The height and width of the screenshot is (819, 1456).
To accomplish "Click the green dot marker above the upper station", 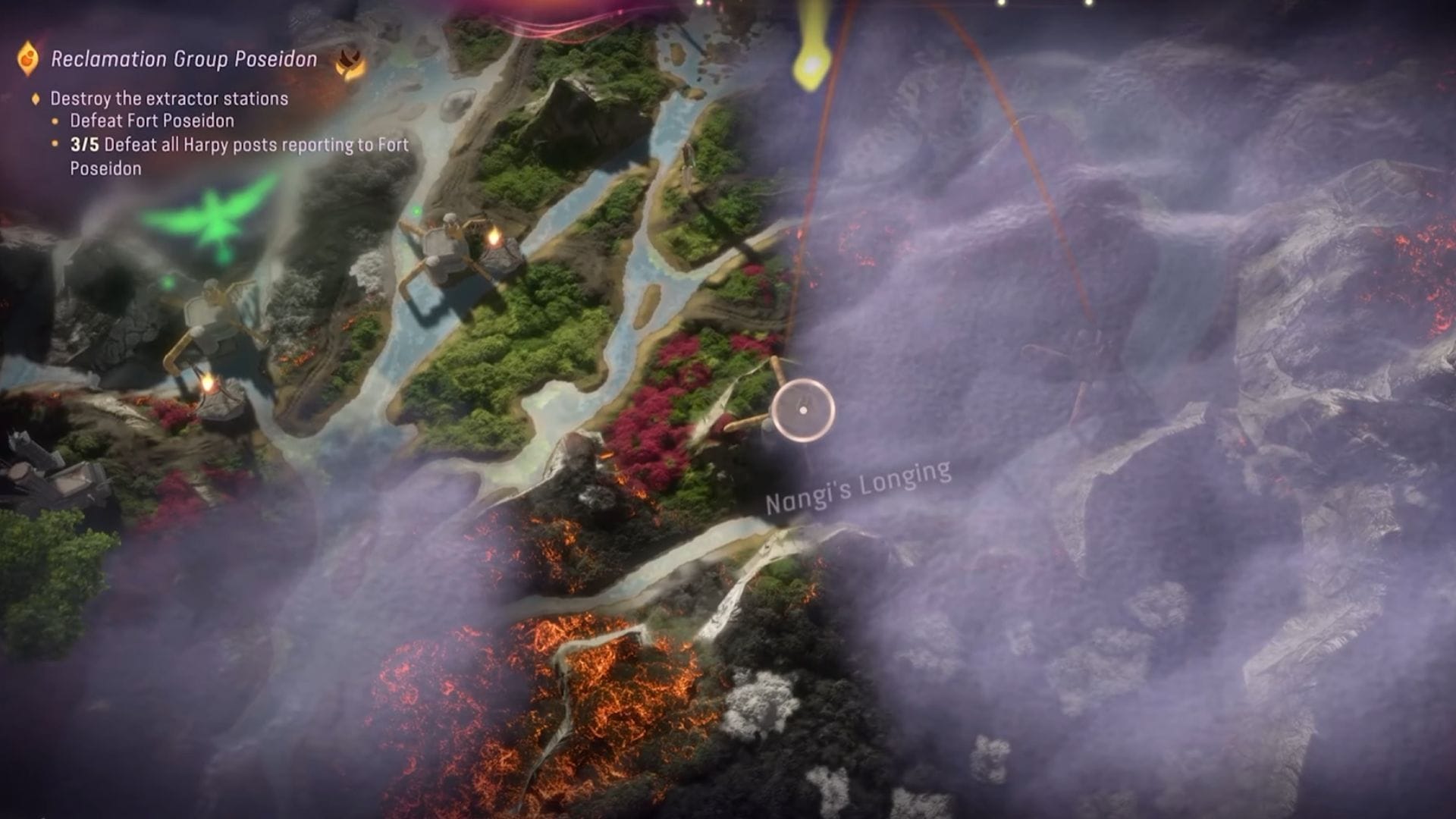I will pyautogui.click(x=416, y=211).
